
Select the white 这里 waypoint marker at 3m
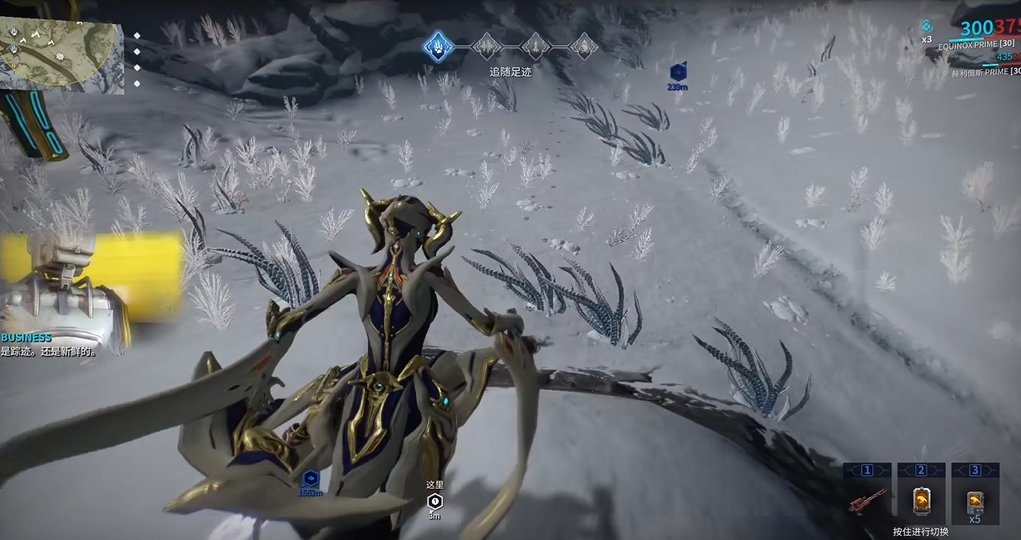[x=434, y=501]
